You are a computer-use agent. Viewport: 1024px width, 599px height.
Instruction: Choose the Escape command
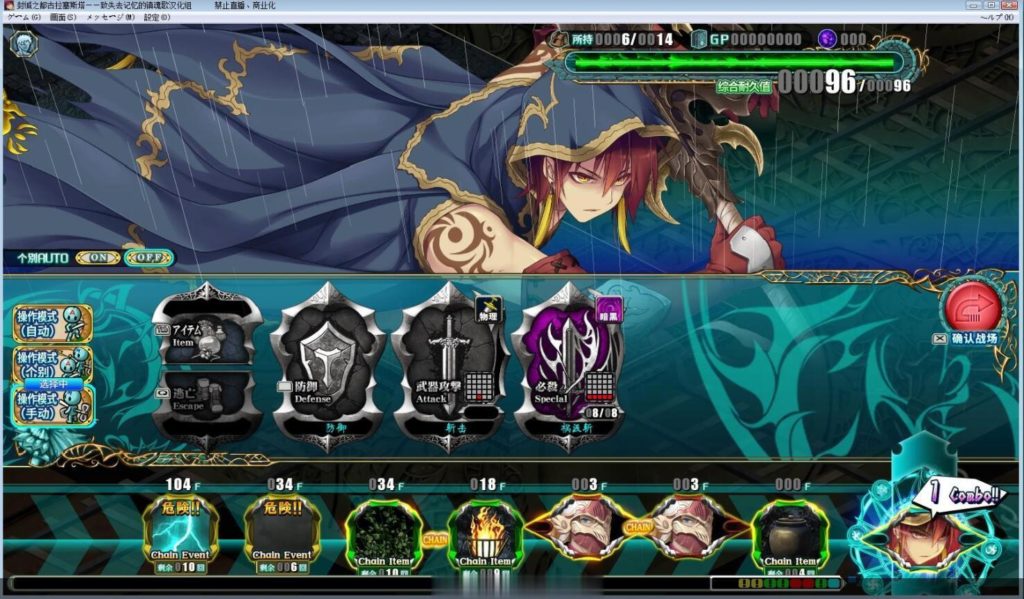click(205, 398)
